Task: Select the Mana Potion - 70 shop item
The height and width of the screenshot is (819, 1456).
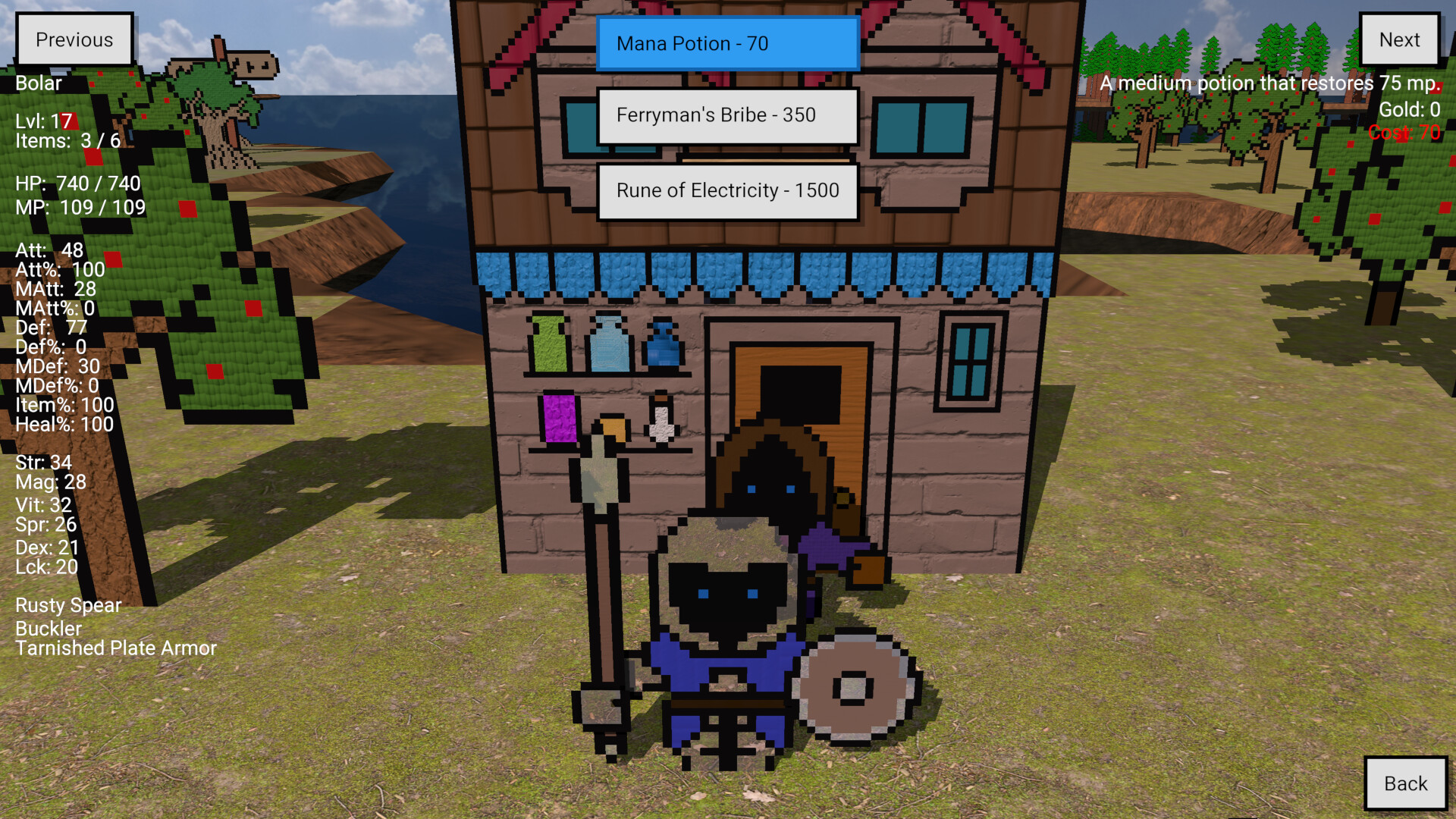Action: (x=726, y=43)
